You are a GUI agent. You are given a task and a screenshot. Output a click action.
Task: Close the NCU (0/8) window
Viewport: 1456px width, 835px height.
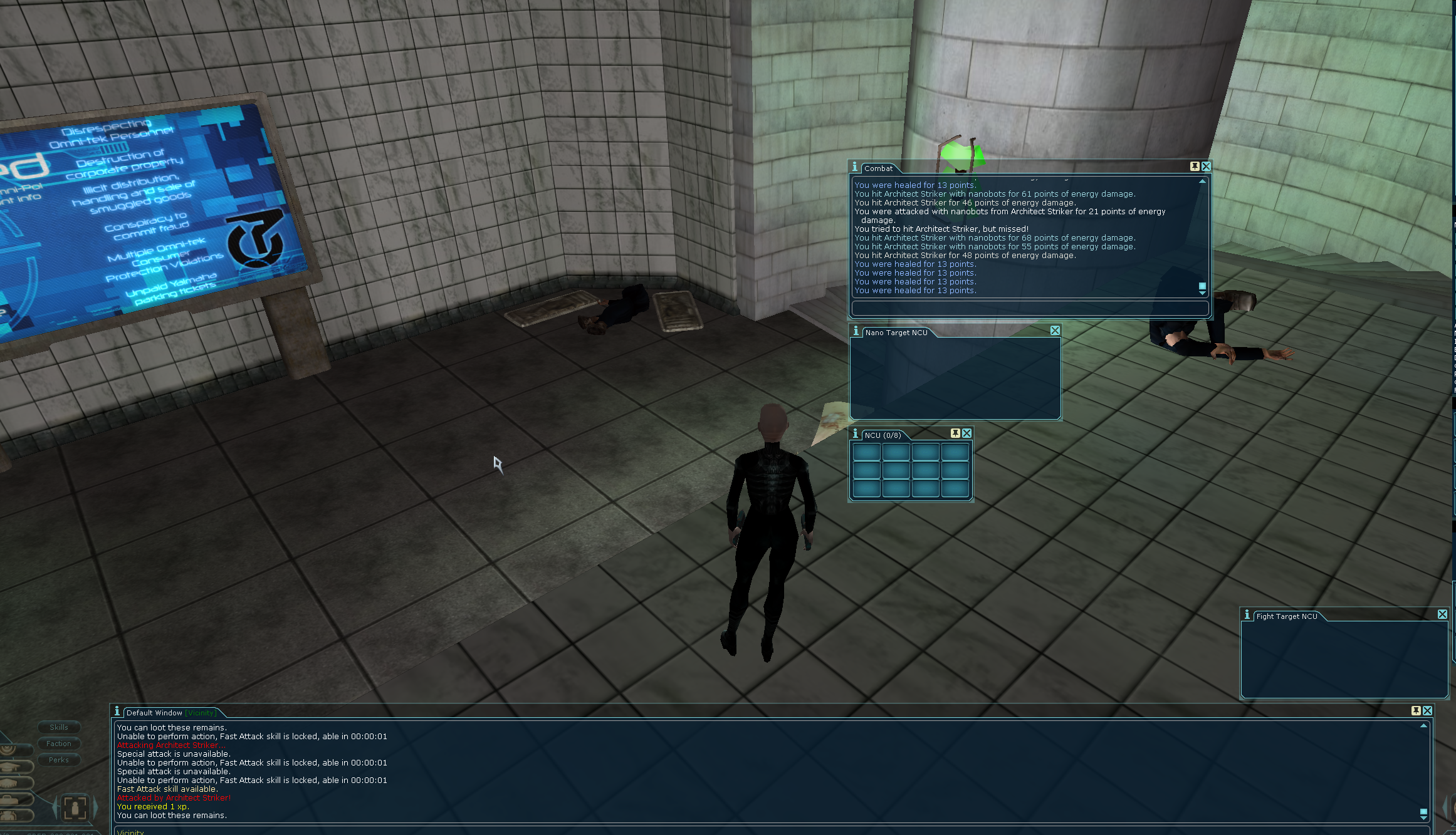966,433
